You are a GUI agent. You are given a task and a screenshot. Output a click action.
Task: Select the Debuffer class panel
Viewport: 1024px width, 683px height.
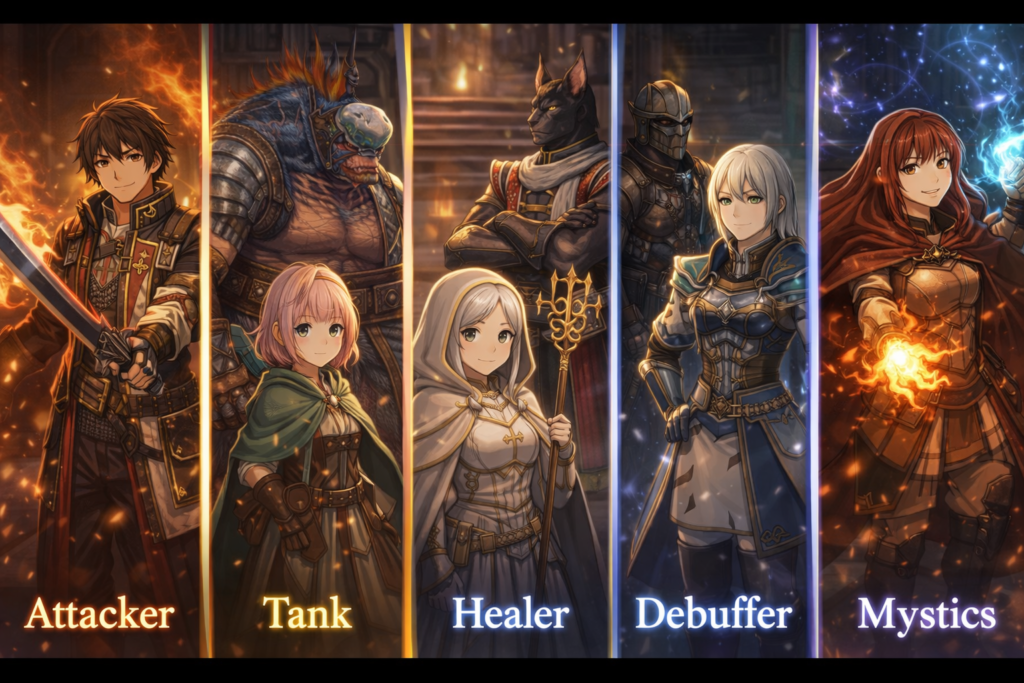click(x=715, y=340)
